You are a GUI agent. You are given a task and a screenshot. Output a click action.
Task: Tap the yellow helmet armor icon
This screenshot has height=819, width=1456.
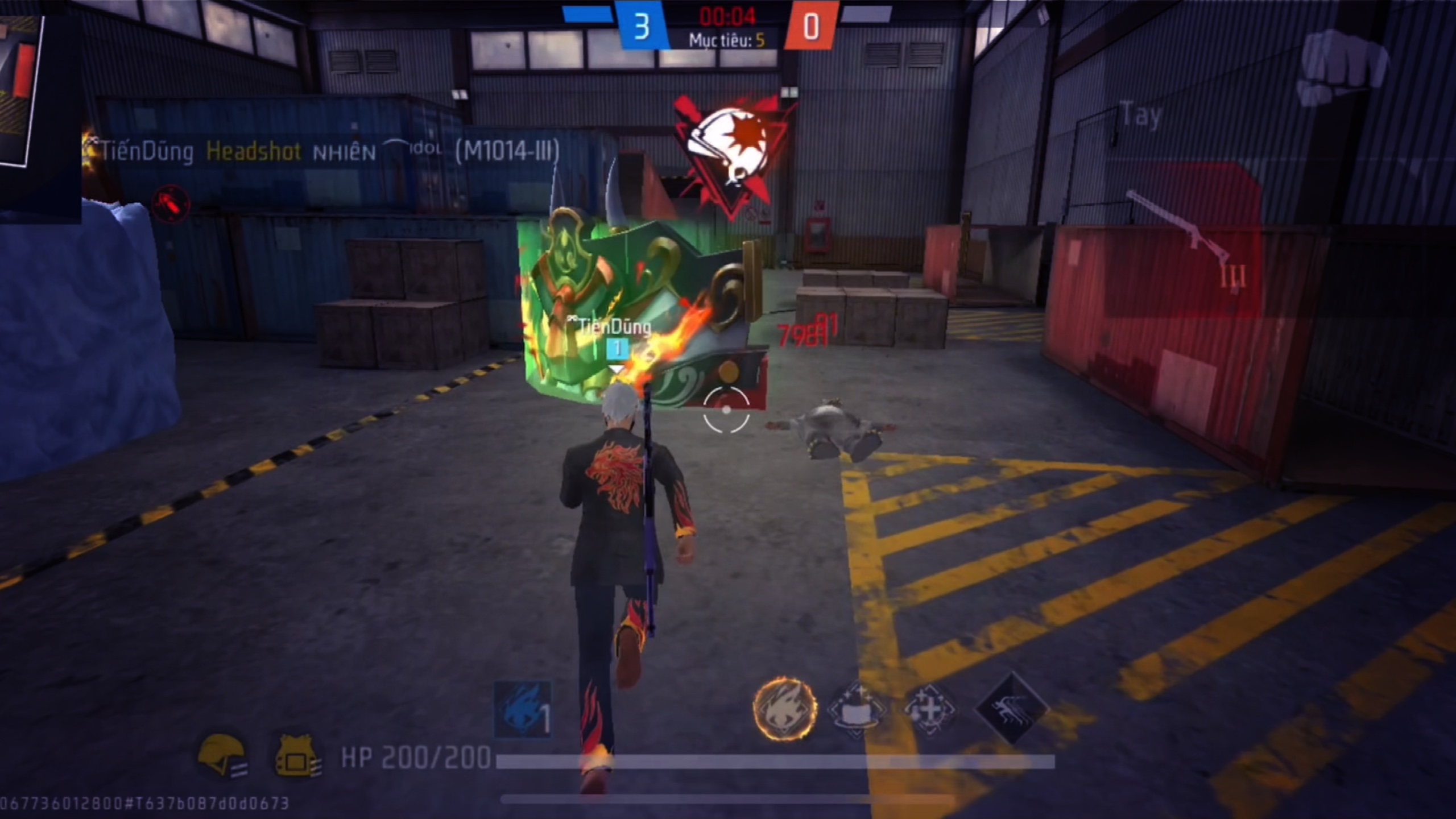(222, 754)
